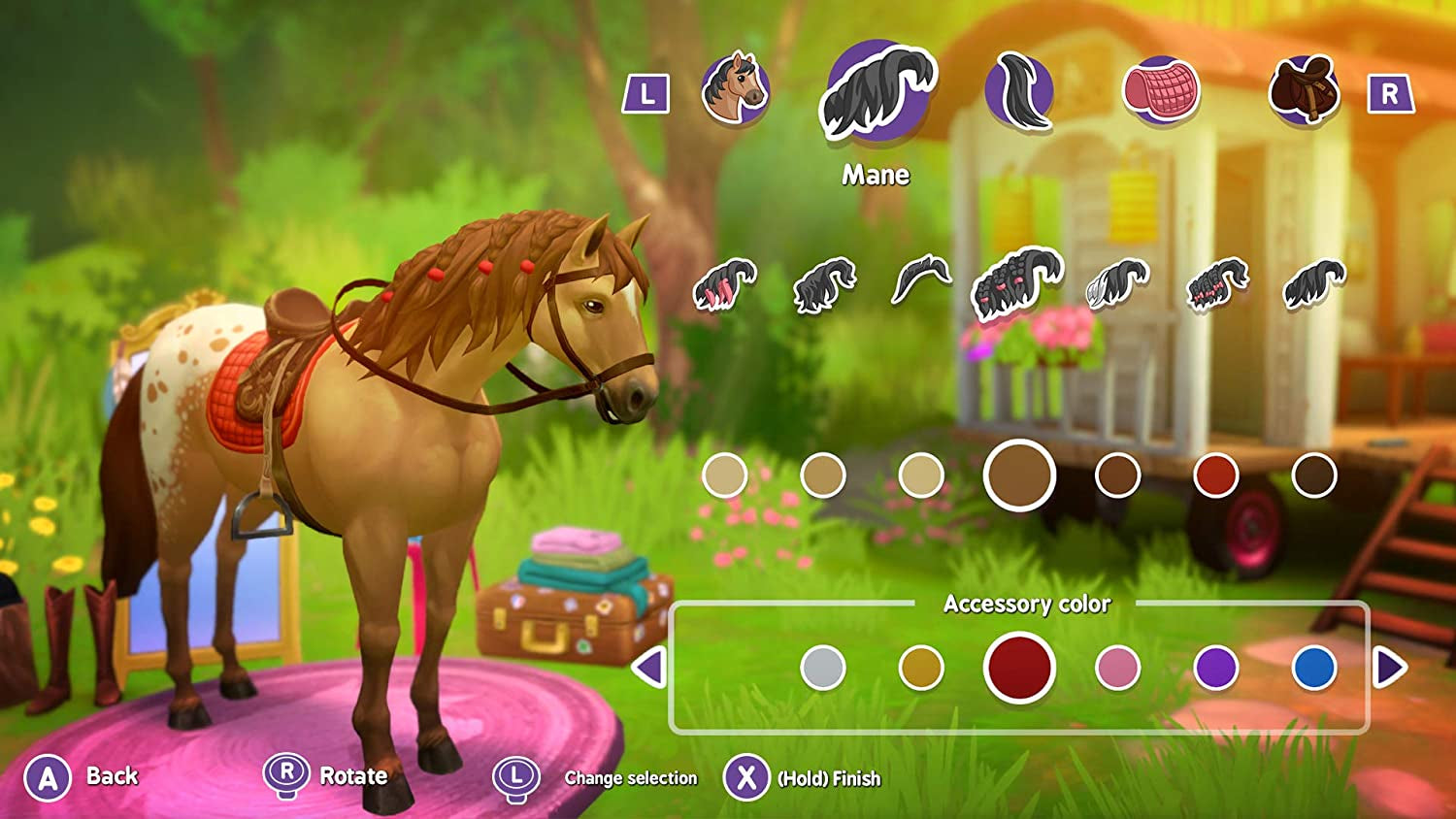
Task: Click the L shoulder button icon
Action: pos(645,92)
